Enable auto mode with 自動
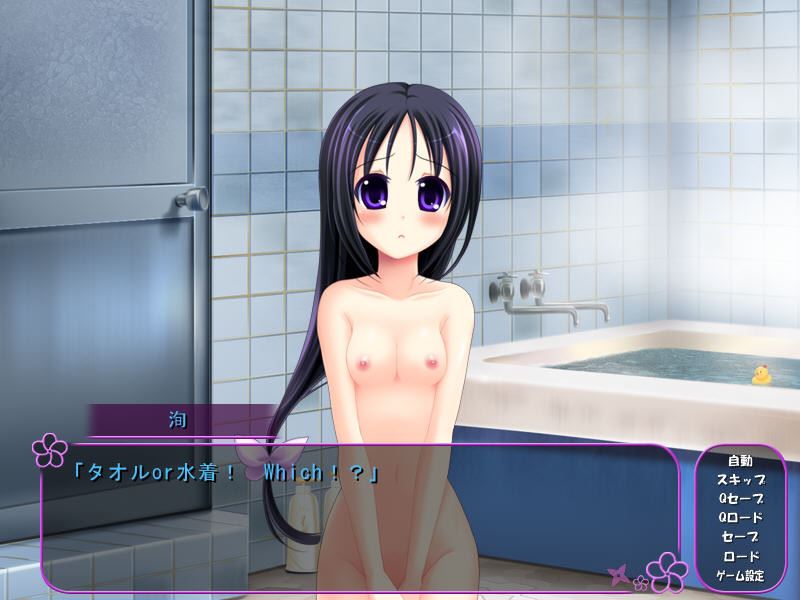Viewport: 800px width, 600px height. (x=740, y=461)
